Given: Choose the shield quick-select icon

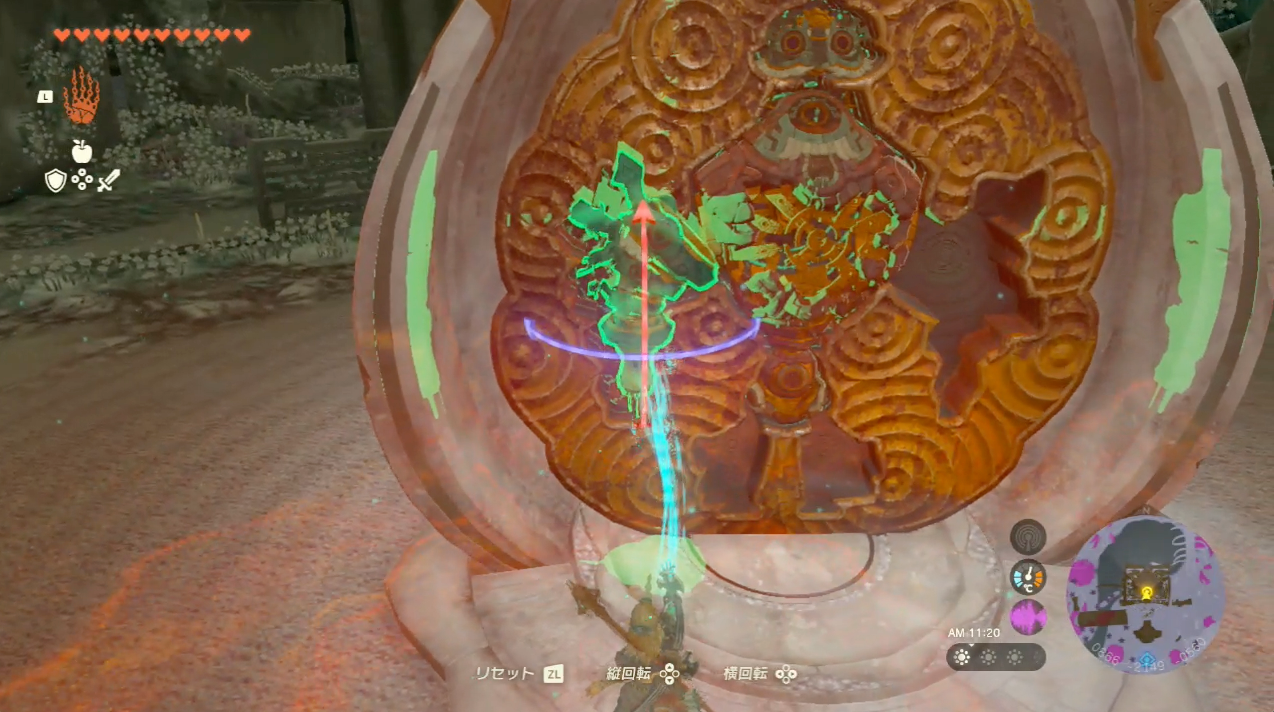Looking at the screenshot, I should (x=55, y=180).
